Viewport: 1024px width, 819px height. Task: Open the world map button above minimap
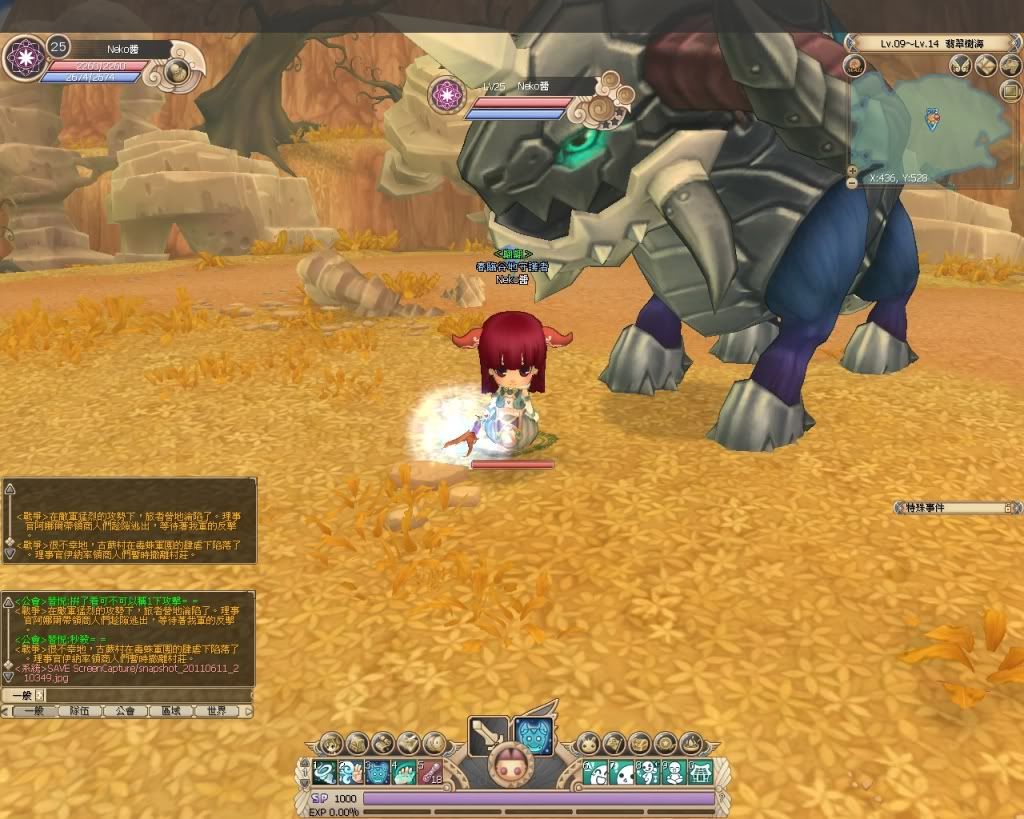click(x=985, y=66)
